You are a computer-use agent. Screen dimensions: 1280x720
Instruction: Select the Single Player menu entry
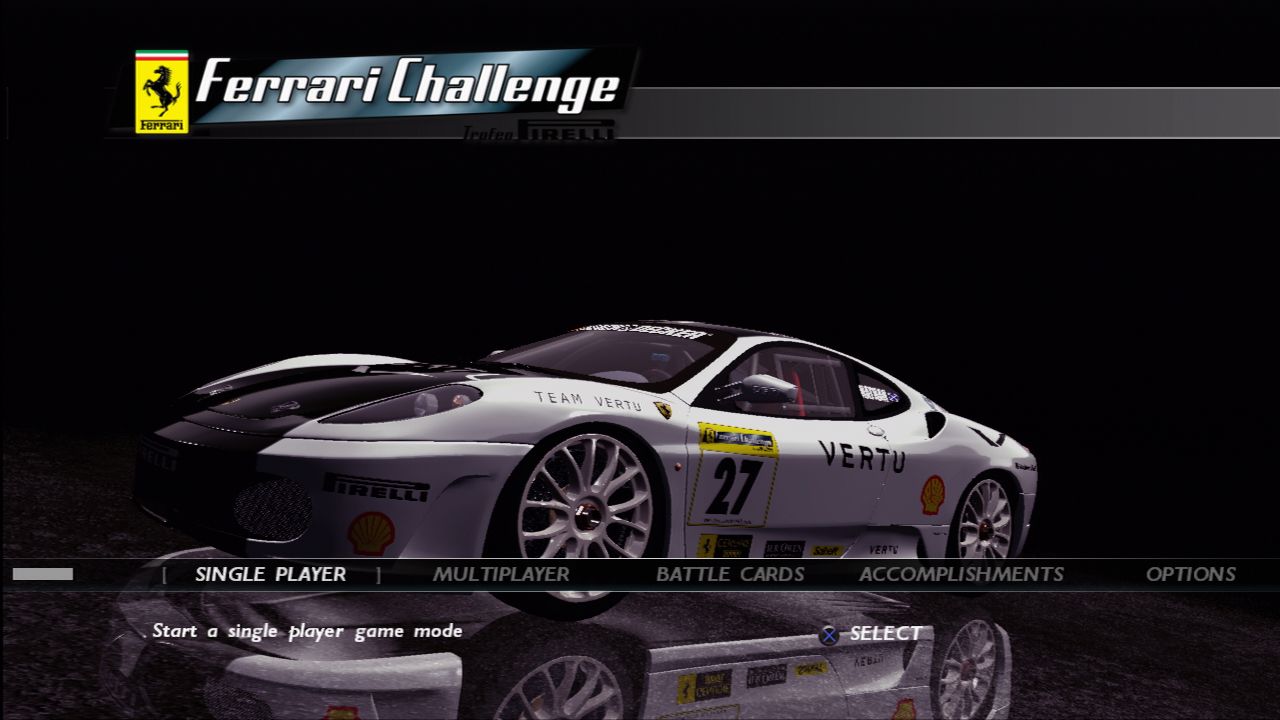270,574
